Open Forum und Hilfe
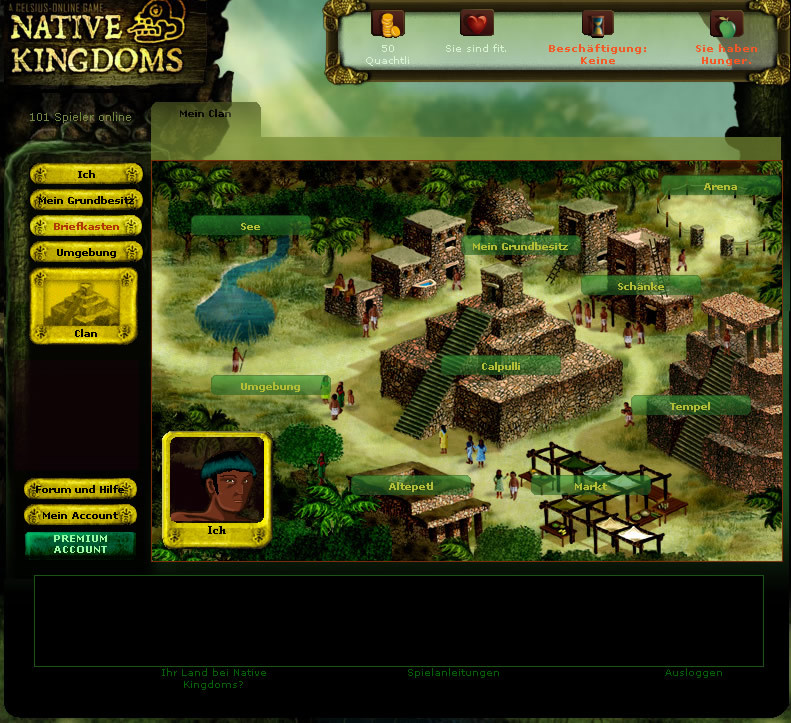 click(80, 489)
